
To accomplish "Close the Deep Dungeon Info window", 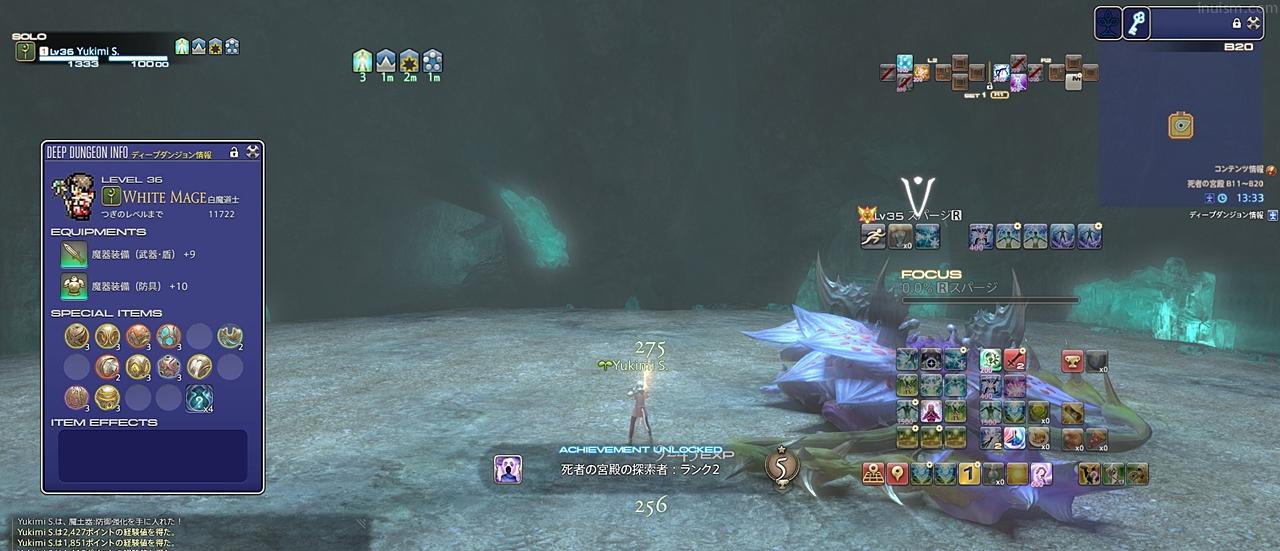I will pos(253,152).
